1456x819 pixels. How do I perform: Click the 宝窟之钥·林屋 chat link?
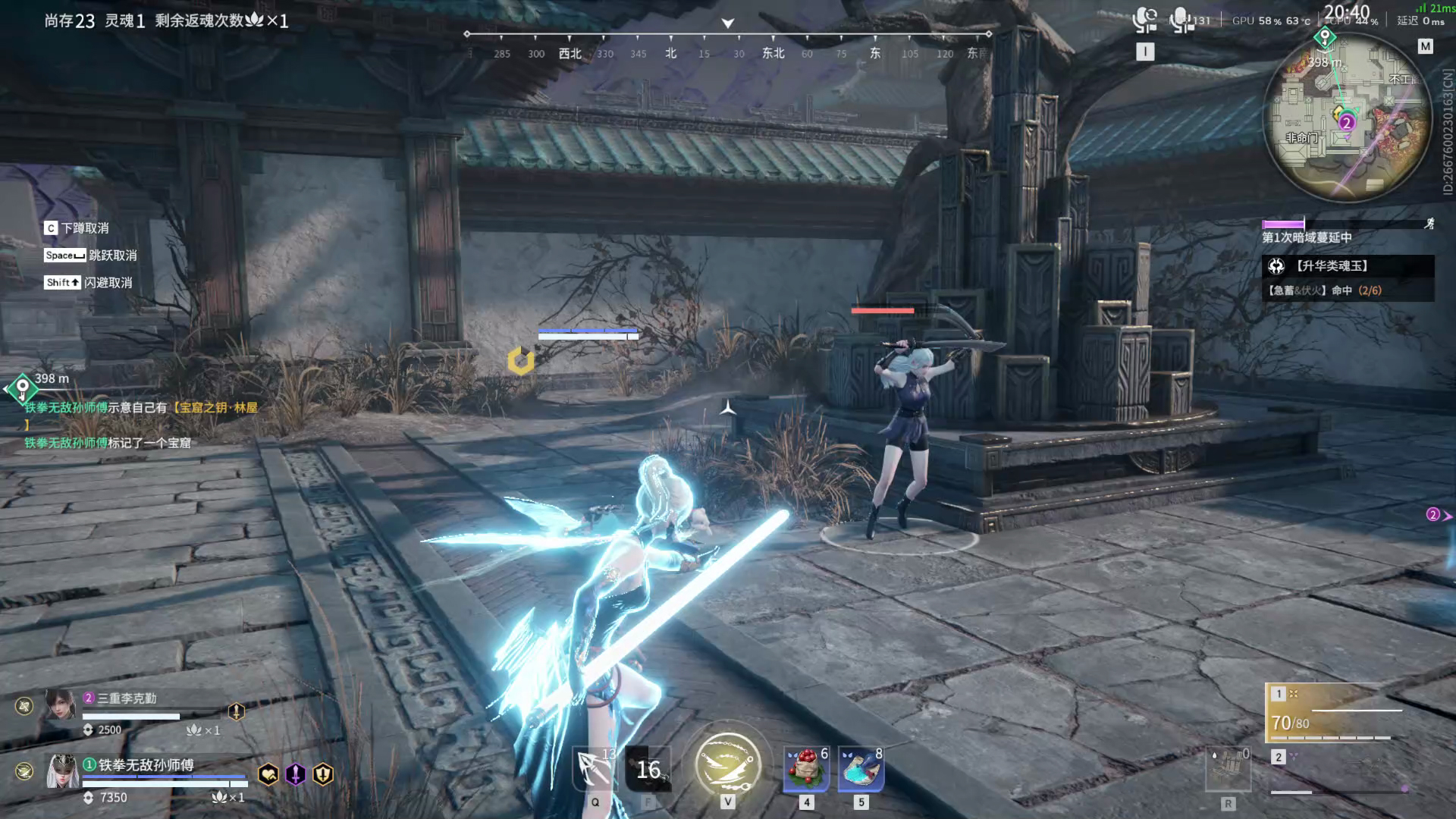(x=215, y=408)
